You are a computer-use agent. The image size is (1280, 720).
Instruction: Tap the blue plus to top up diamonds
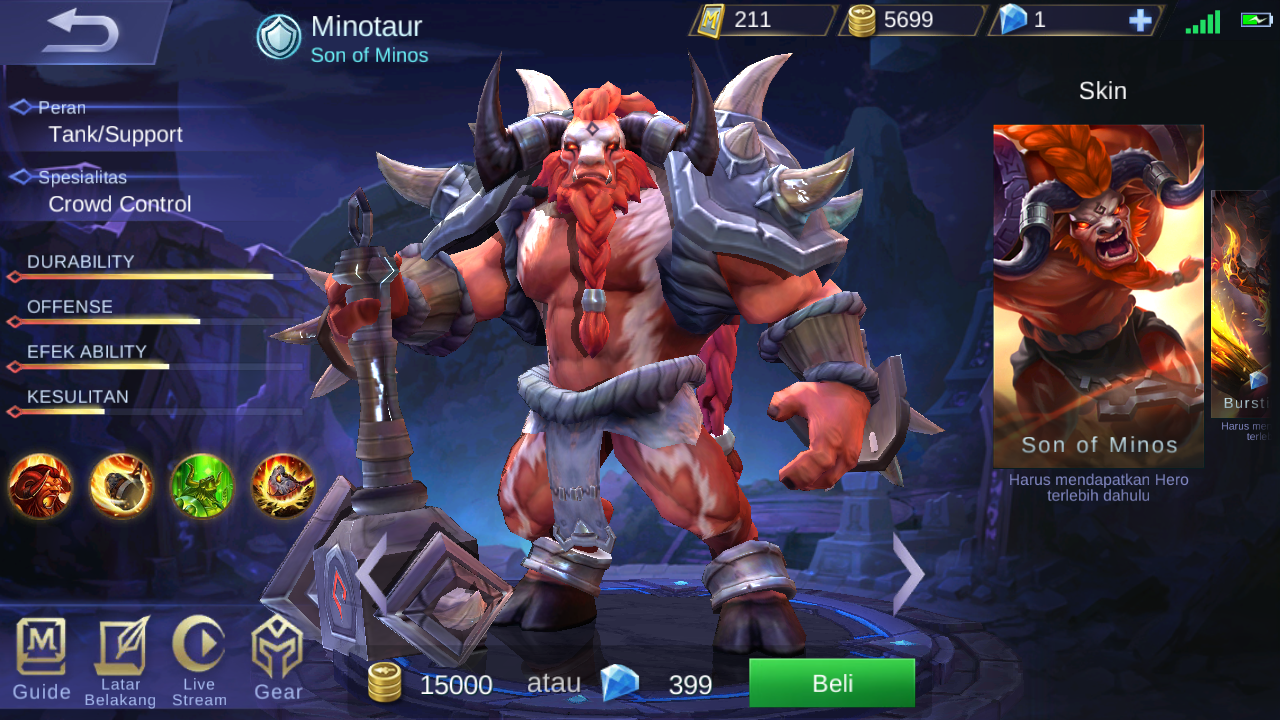pyautogui.click(x=1140, y=20)
